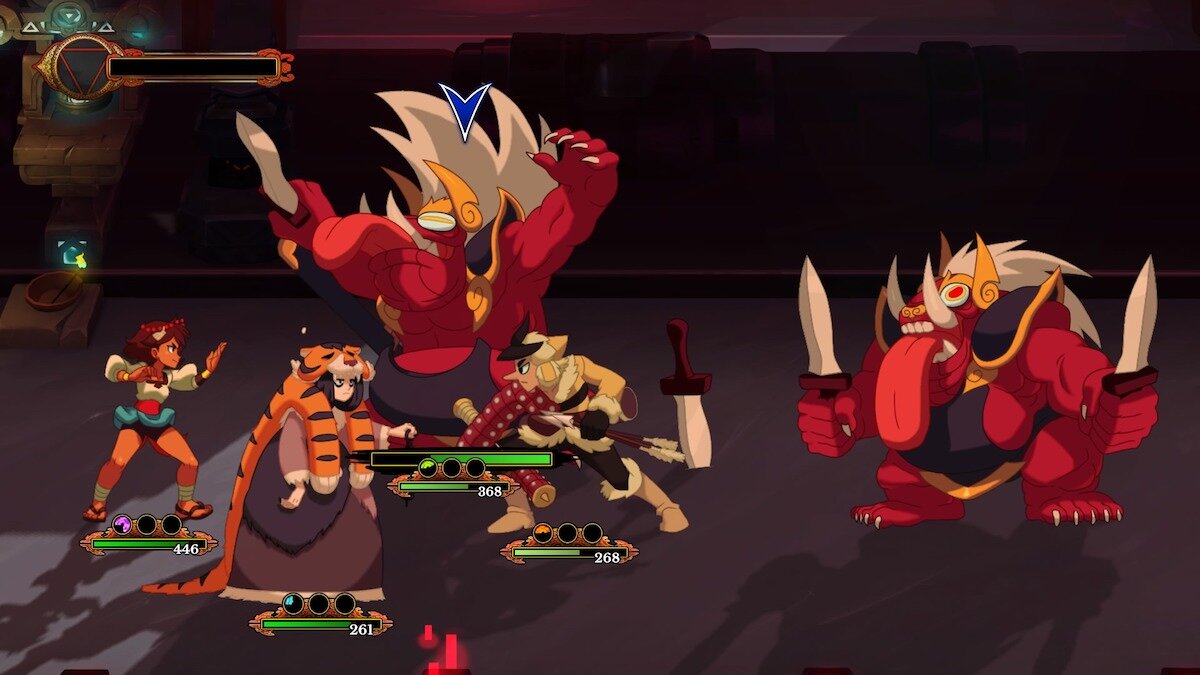Activate the archer's orange action orb
Screen dimensions: 1200x675
tap(543, 533)
